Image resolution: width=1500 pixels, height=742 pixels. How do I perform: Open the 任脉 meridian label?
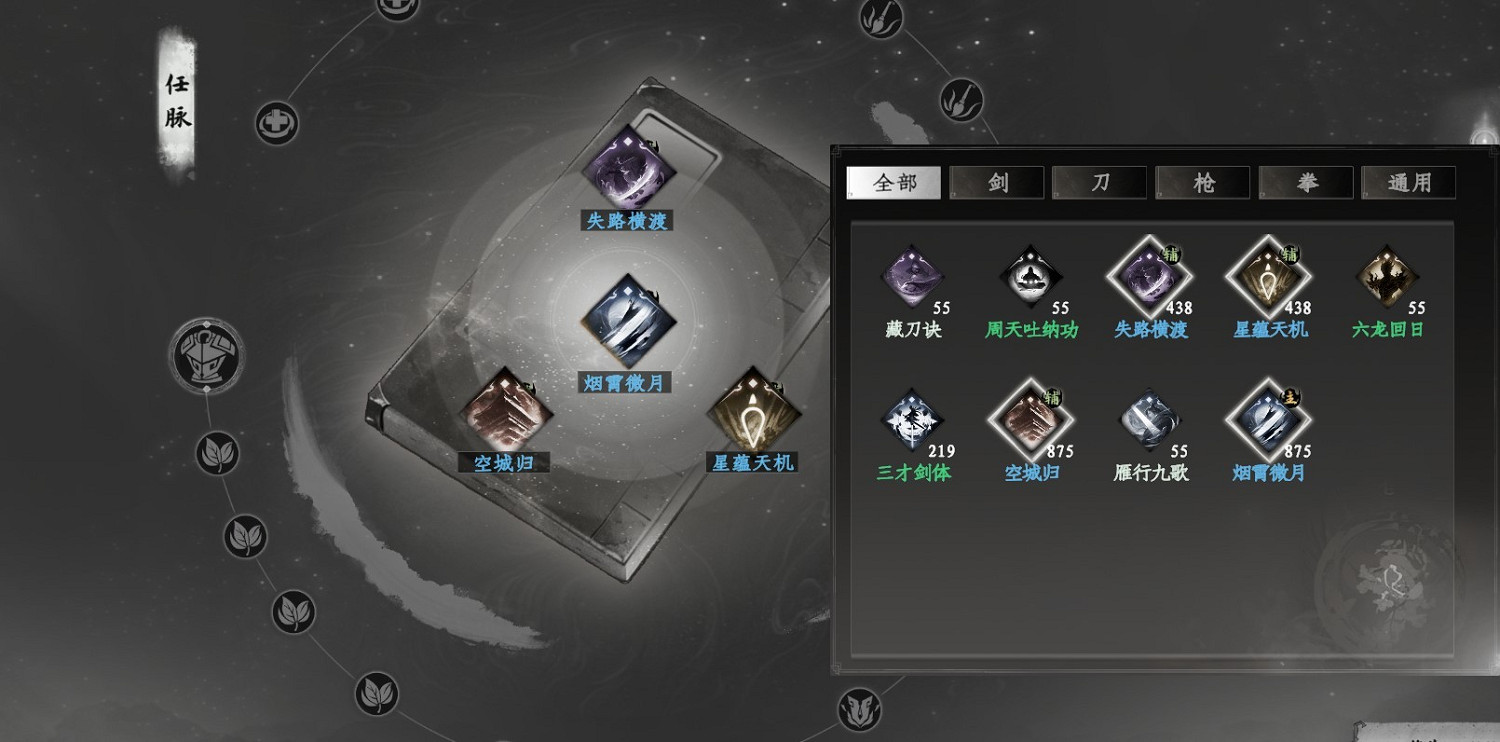[178, 102]
